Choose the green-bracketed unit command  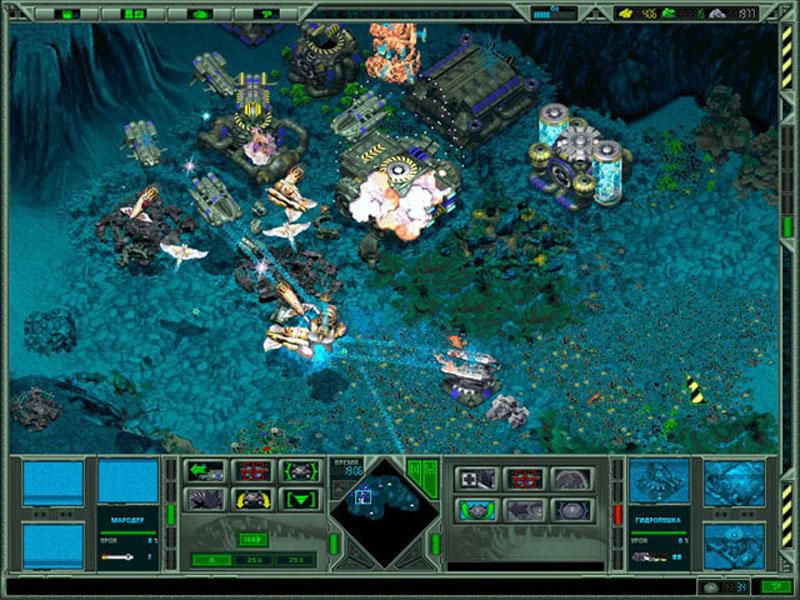click(x=299, y=470)
